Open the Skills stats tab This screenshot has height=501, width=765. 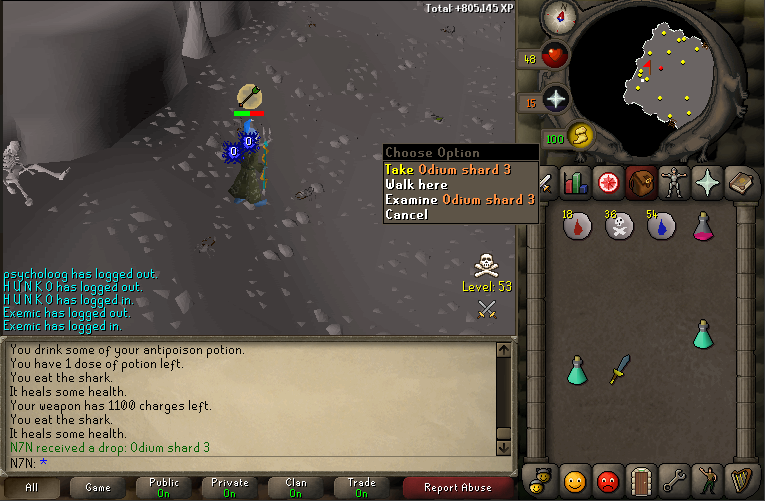point(575,183)
